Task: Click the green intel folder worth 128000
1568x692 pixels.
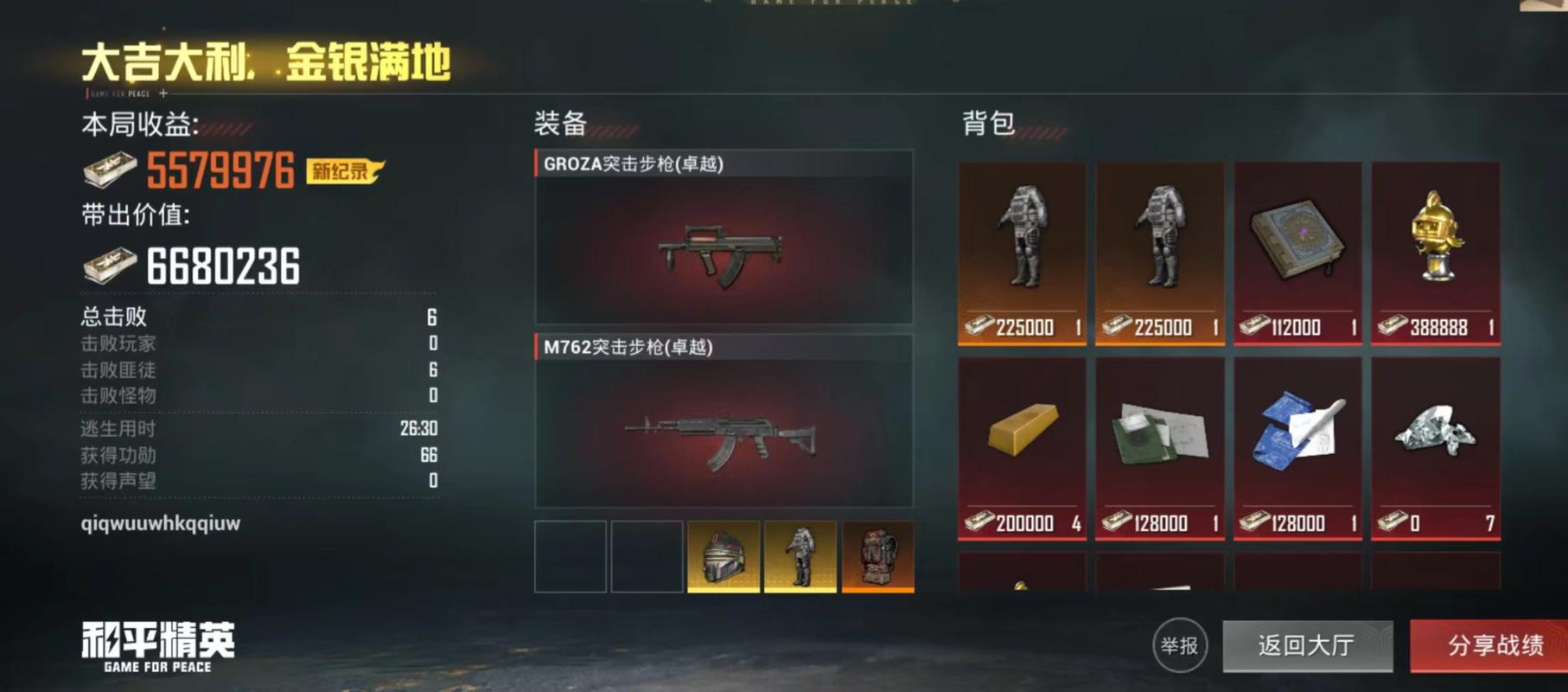Action: (x=1159, y=441)
